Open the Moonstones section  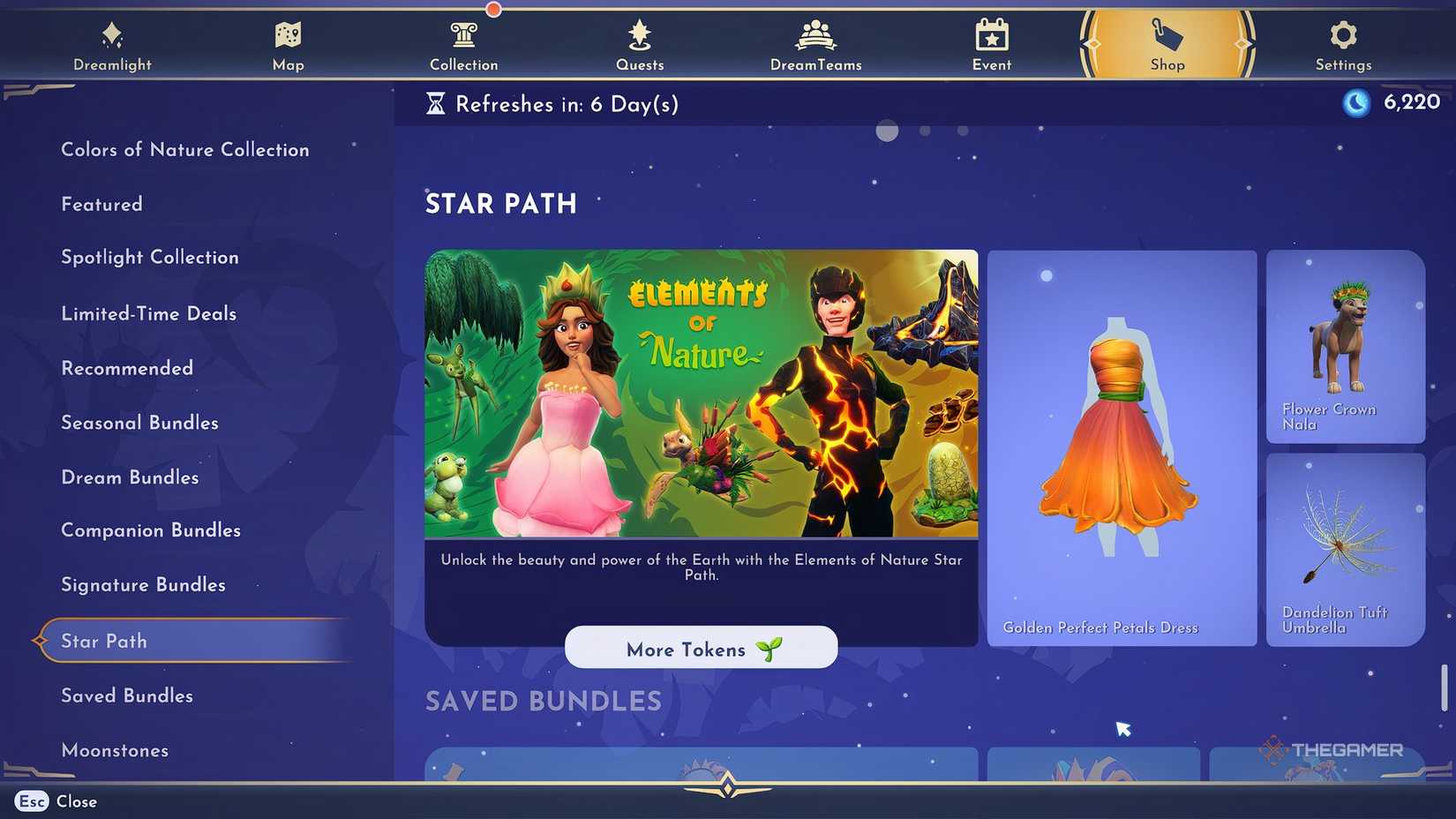115,750
